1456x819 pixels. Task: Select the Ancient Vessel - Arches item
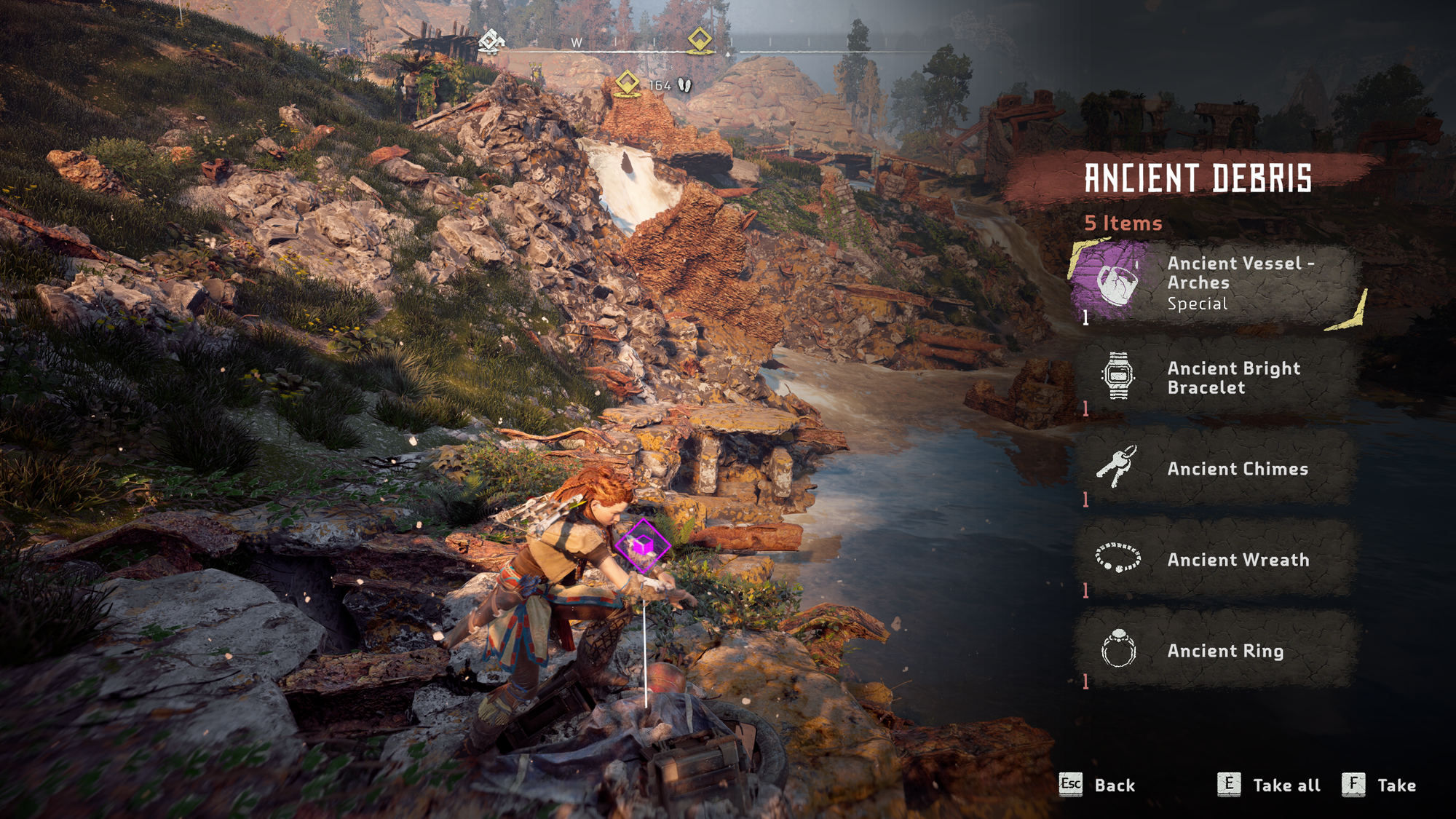click(x=1216, y=283)
